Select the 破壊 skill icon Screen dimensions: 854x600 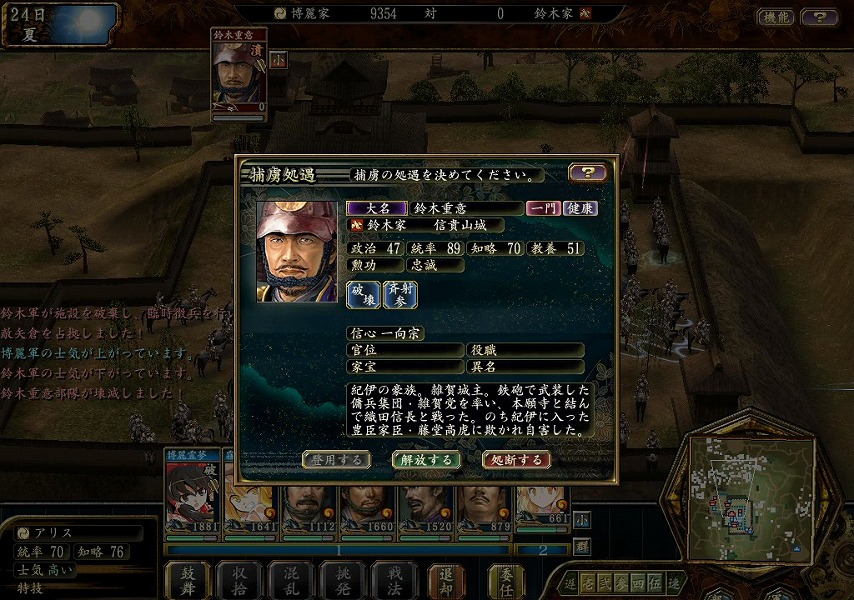[362, 294]
